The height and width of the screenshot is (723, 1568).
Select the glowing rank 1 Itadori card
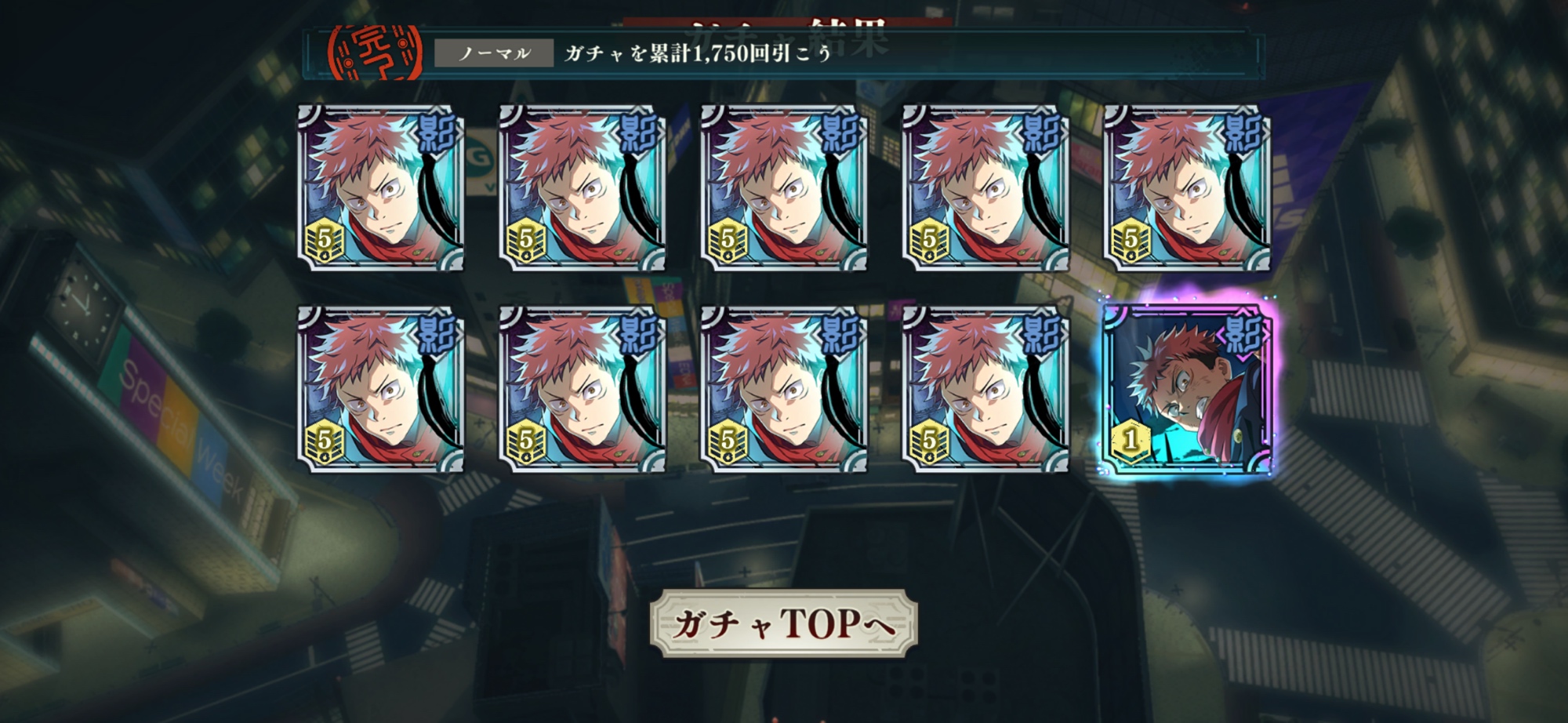pyautogui.click(x=1186, y=389)
